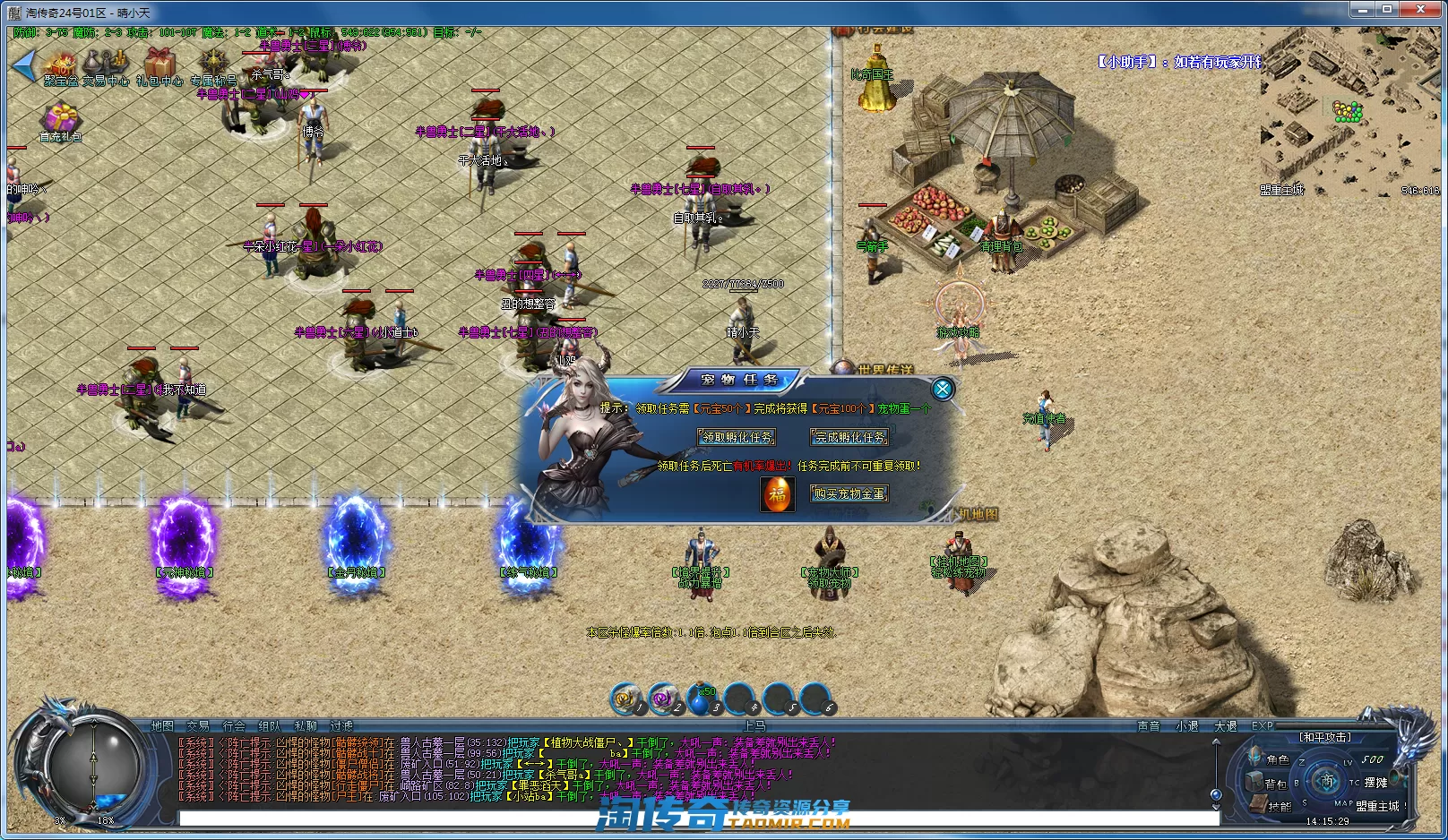Image resolution: width=1448 pixels, height=840 pixels.
Task: Open the 礼包中心 gift box icon
Action: (159, 66)
